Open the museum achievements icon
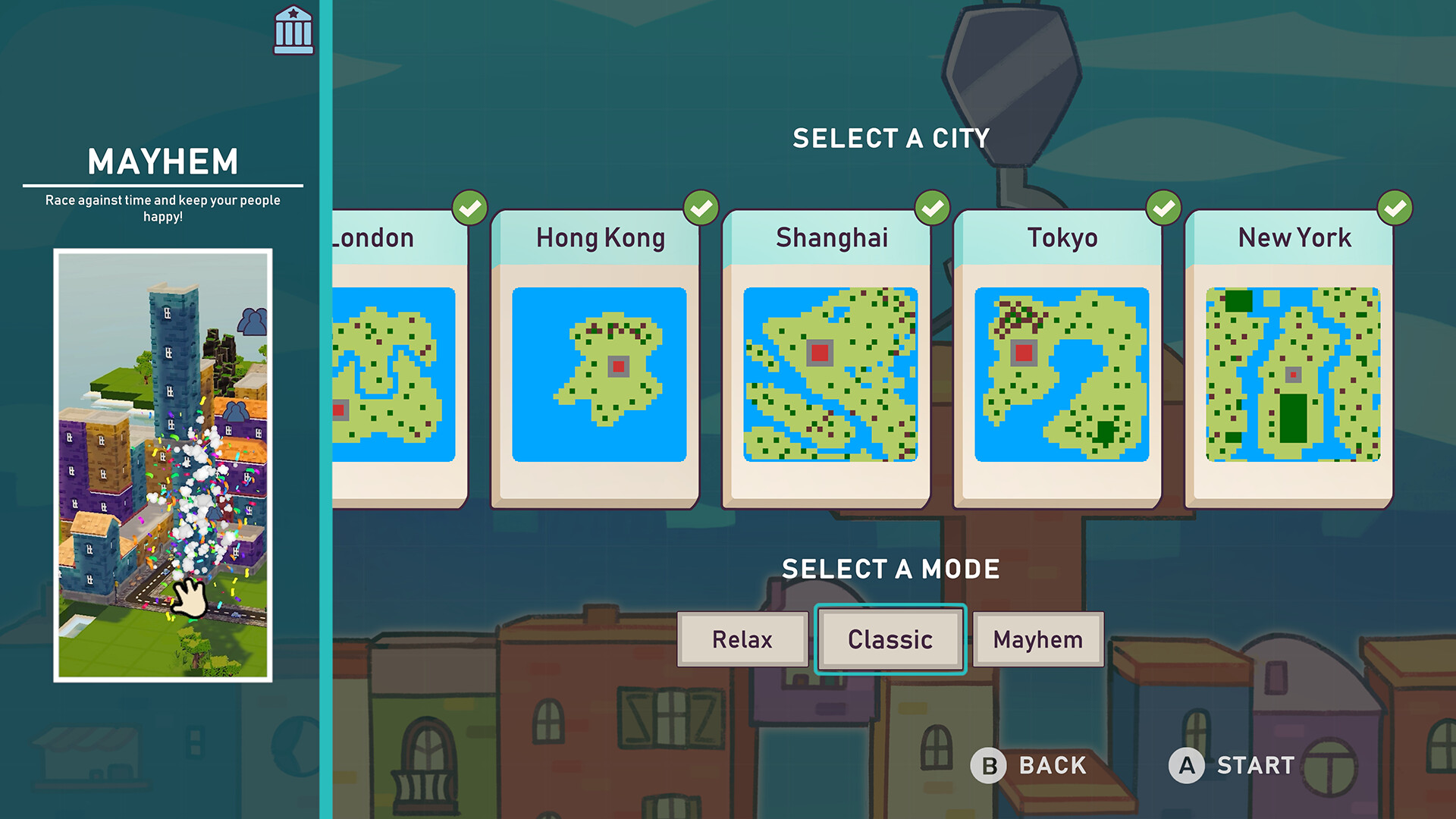This screenshot has width=1456, height=819. (x=292, y=31)
